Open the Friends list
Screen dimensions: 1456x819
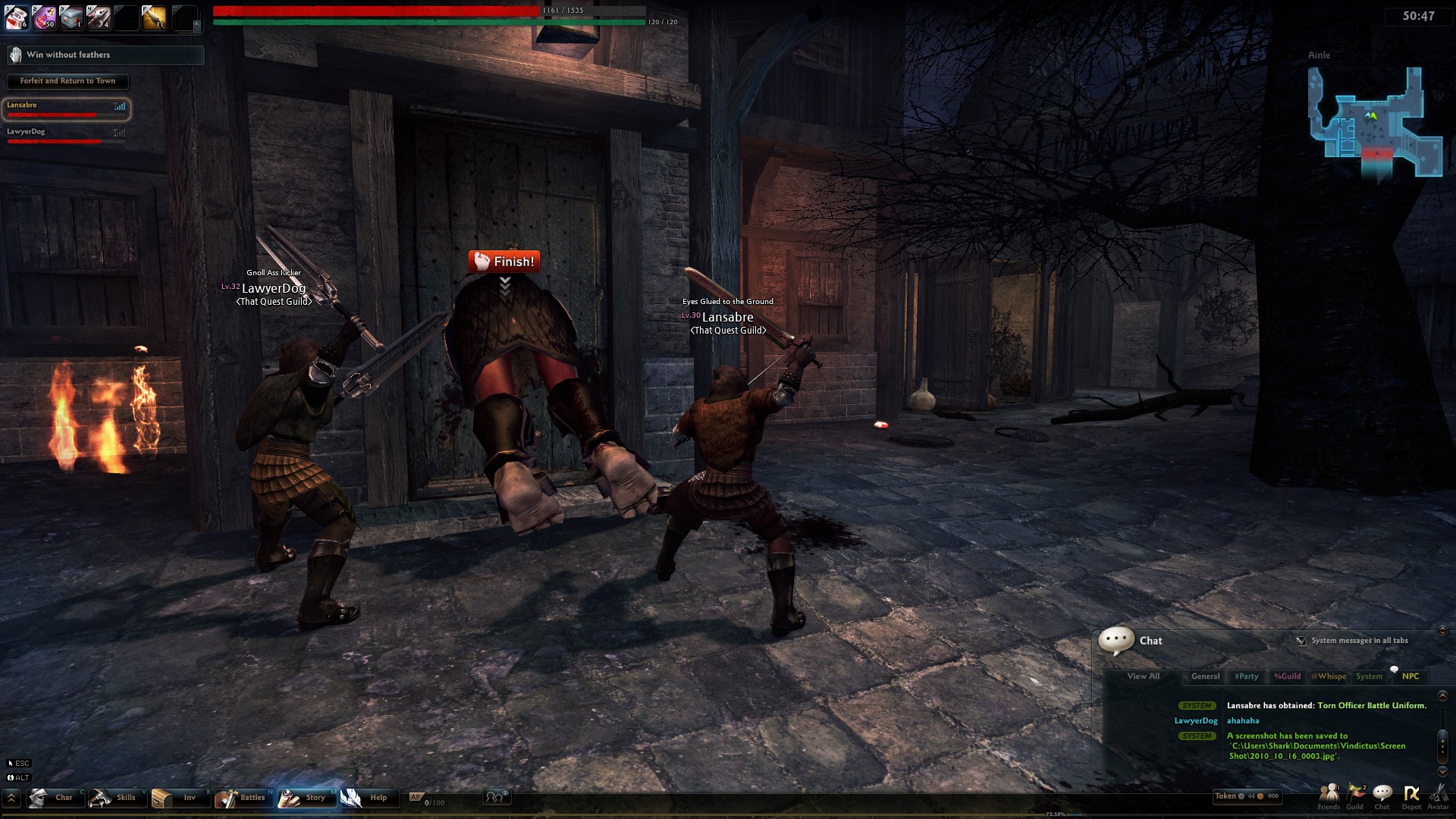(x=1329, y=795)
